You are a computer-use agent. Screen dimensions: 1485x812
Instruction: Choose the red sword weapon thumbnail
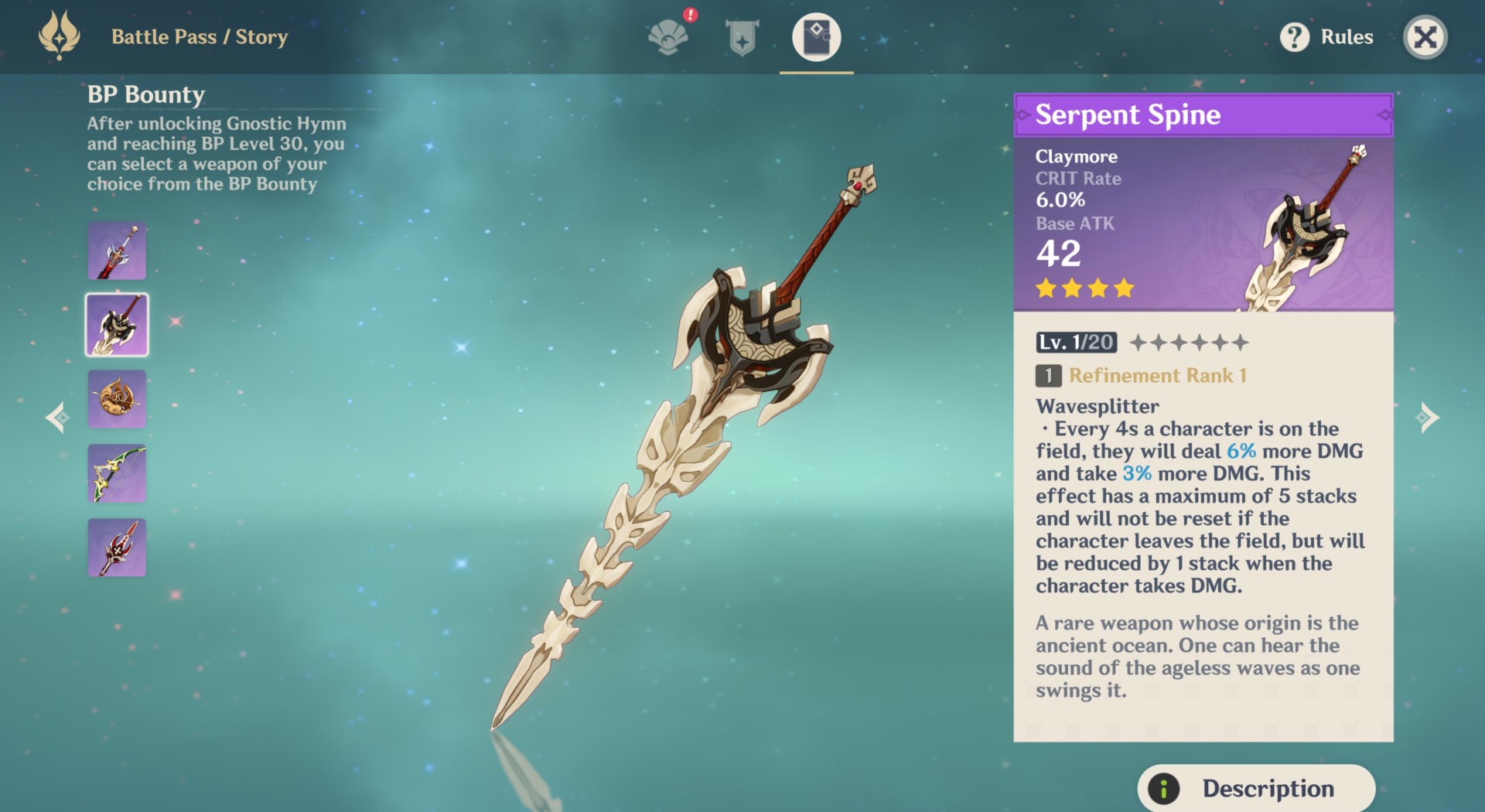click(x=117, y=251)
